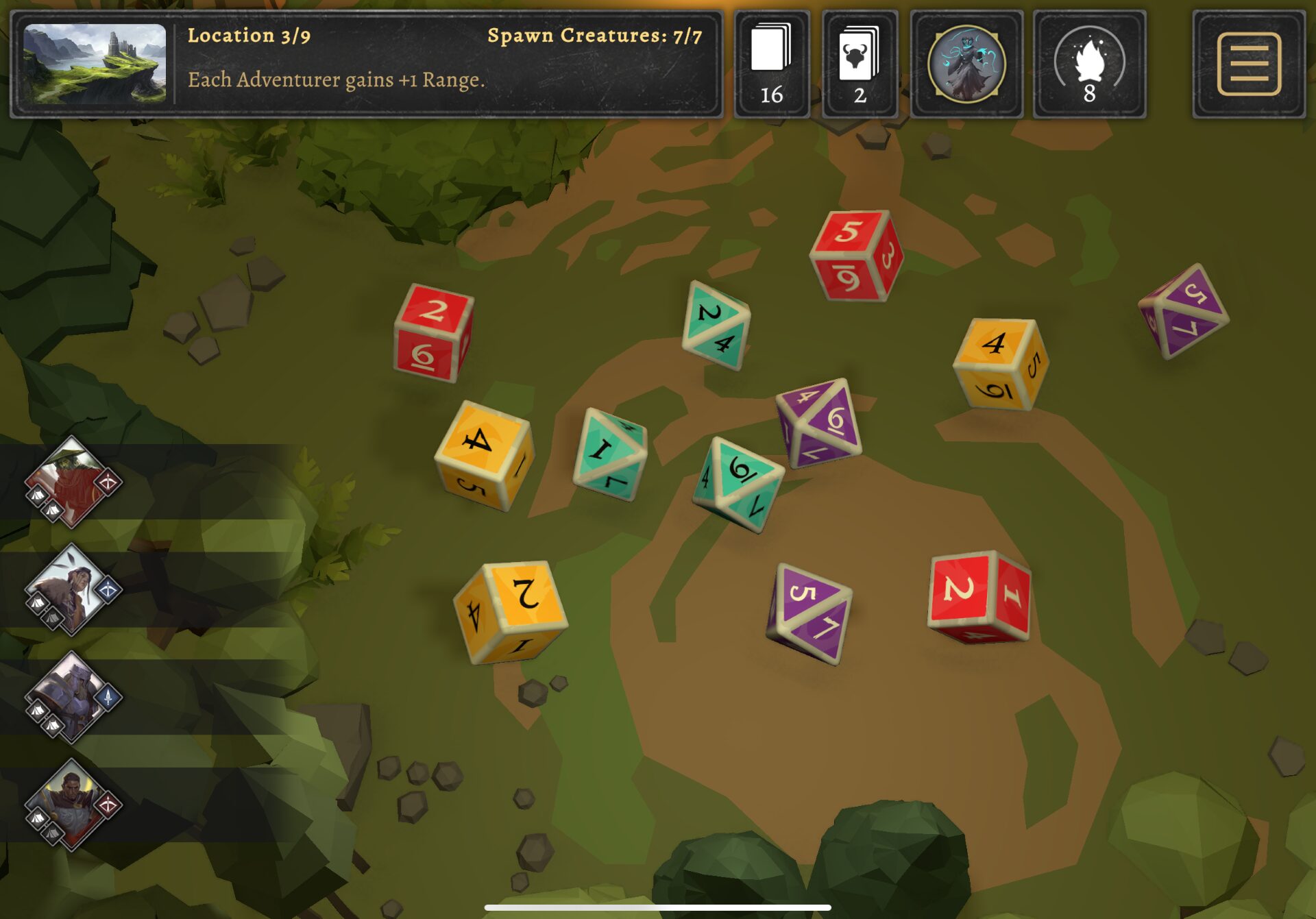Open the hamburger menu button
1316x919 pixels.
(x=1248, y=64)
